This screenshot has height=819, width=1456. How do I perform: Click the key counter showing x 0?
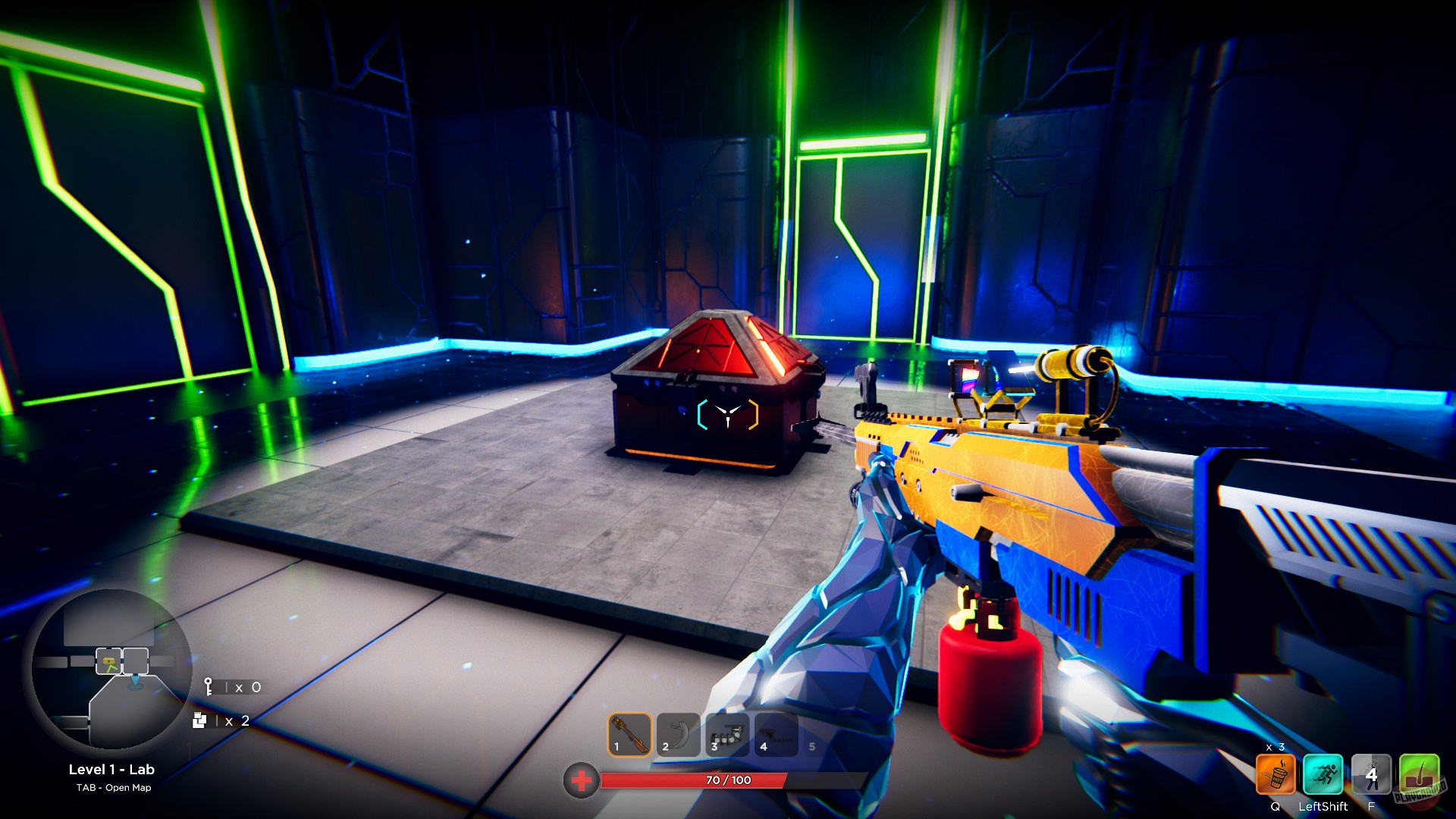[231, 687]
